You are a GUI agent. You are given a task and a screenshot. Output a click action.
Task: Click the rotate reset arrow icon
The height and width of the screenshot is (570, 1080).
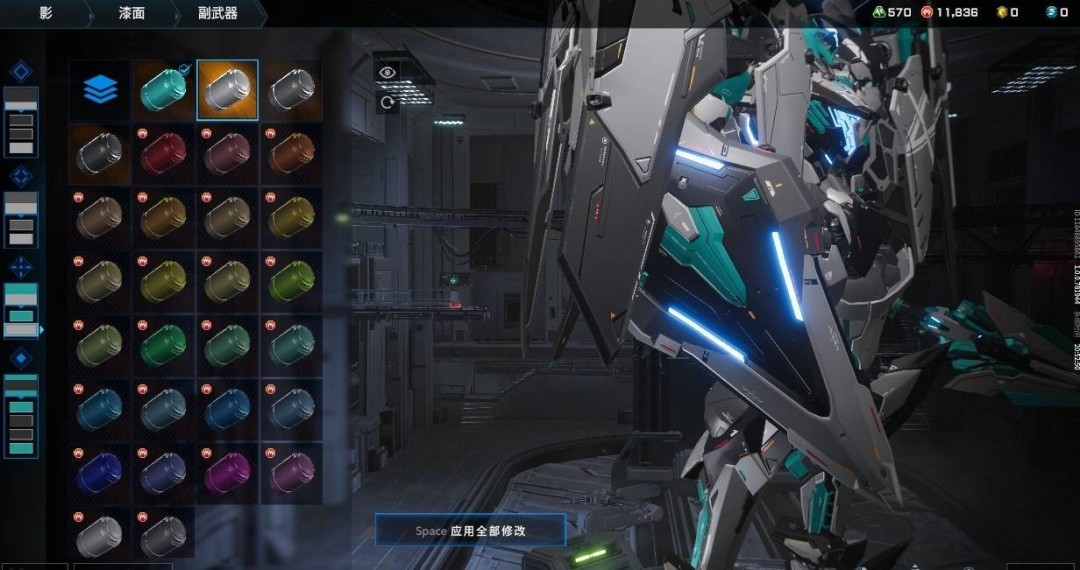(387, 102)
